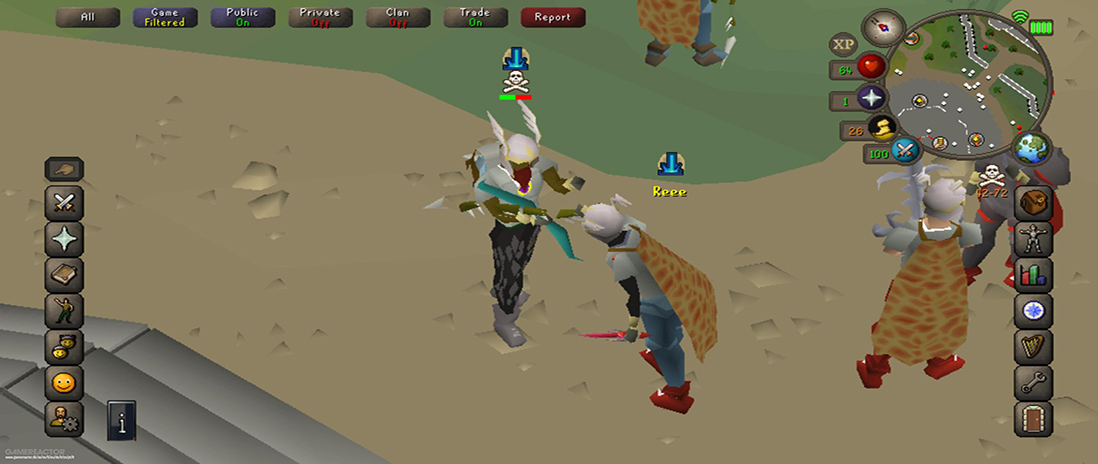Open the skills bar chart tab

tap(1033, 275)
